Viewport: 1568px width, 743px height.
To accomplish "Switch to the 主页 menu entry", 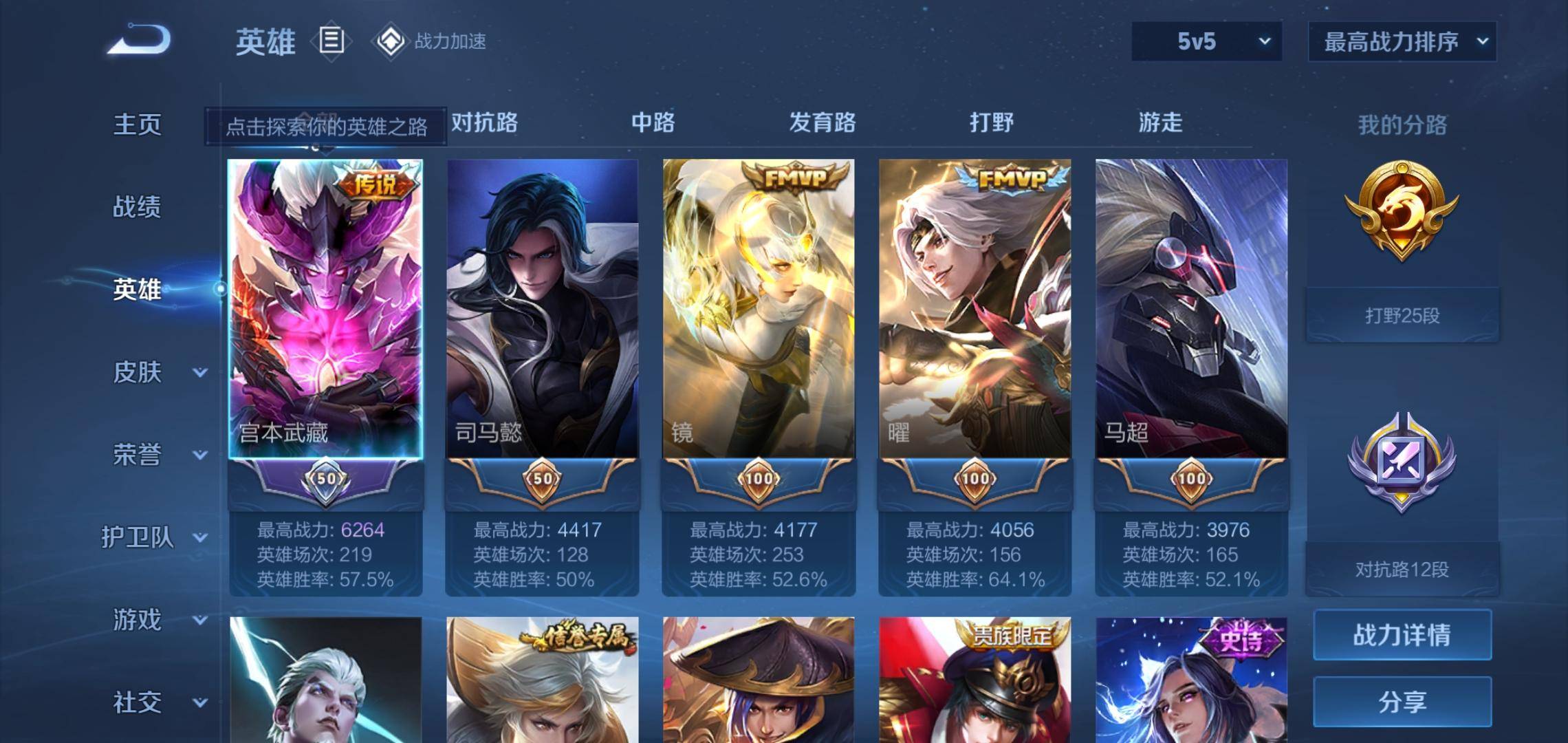I will point(137,125).
